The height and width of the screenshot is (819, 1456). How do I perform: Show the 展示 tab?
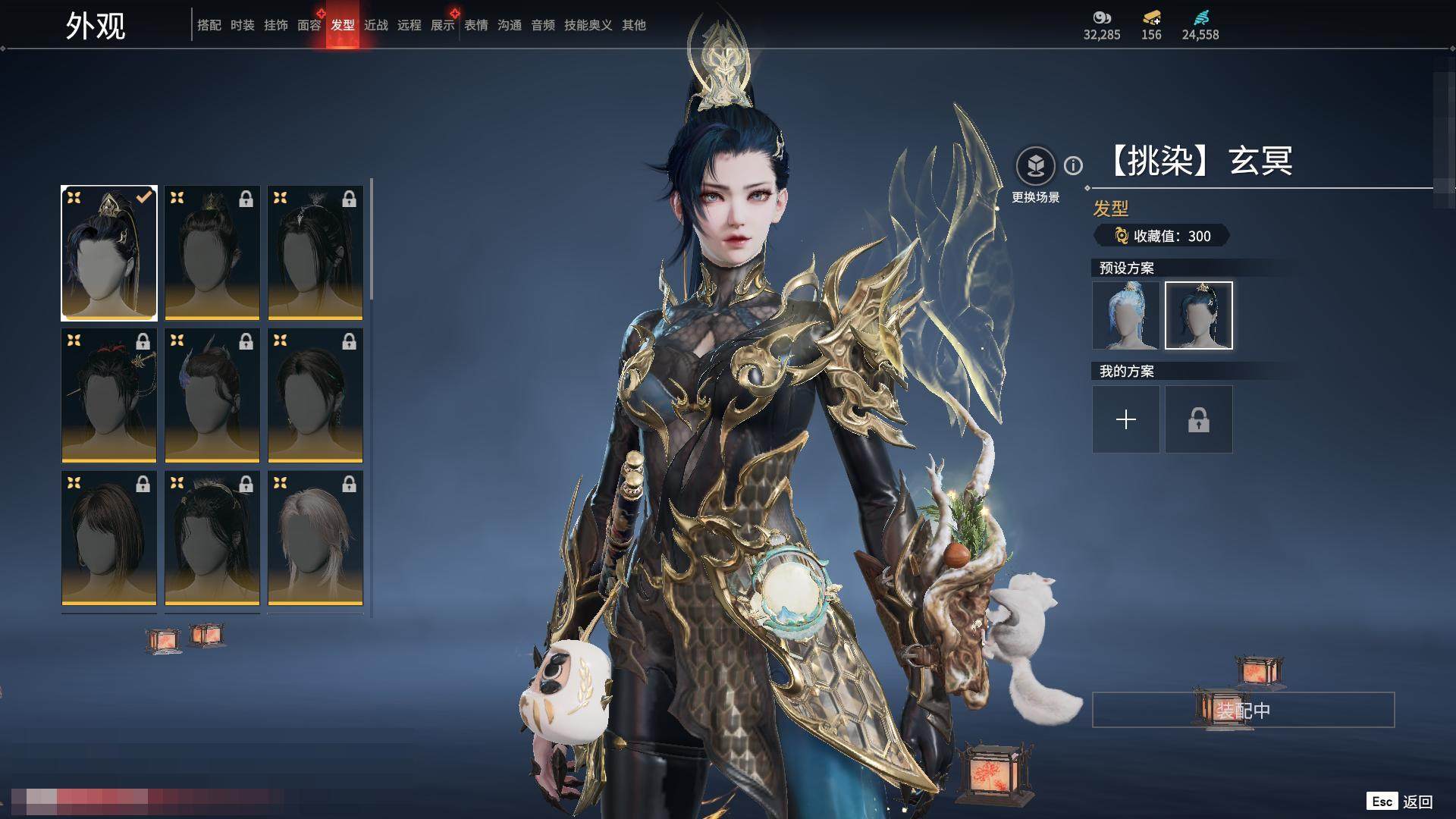click(442, 25)
